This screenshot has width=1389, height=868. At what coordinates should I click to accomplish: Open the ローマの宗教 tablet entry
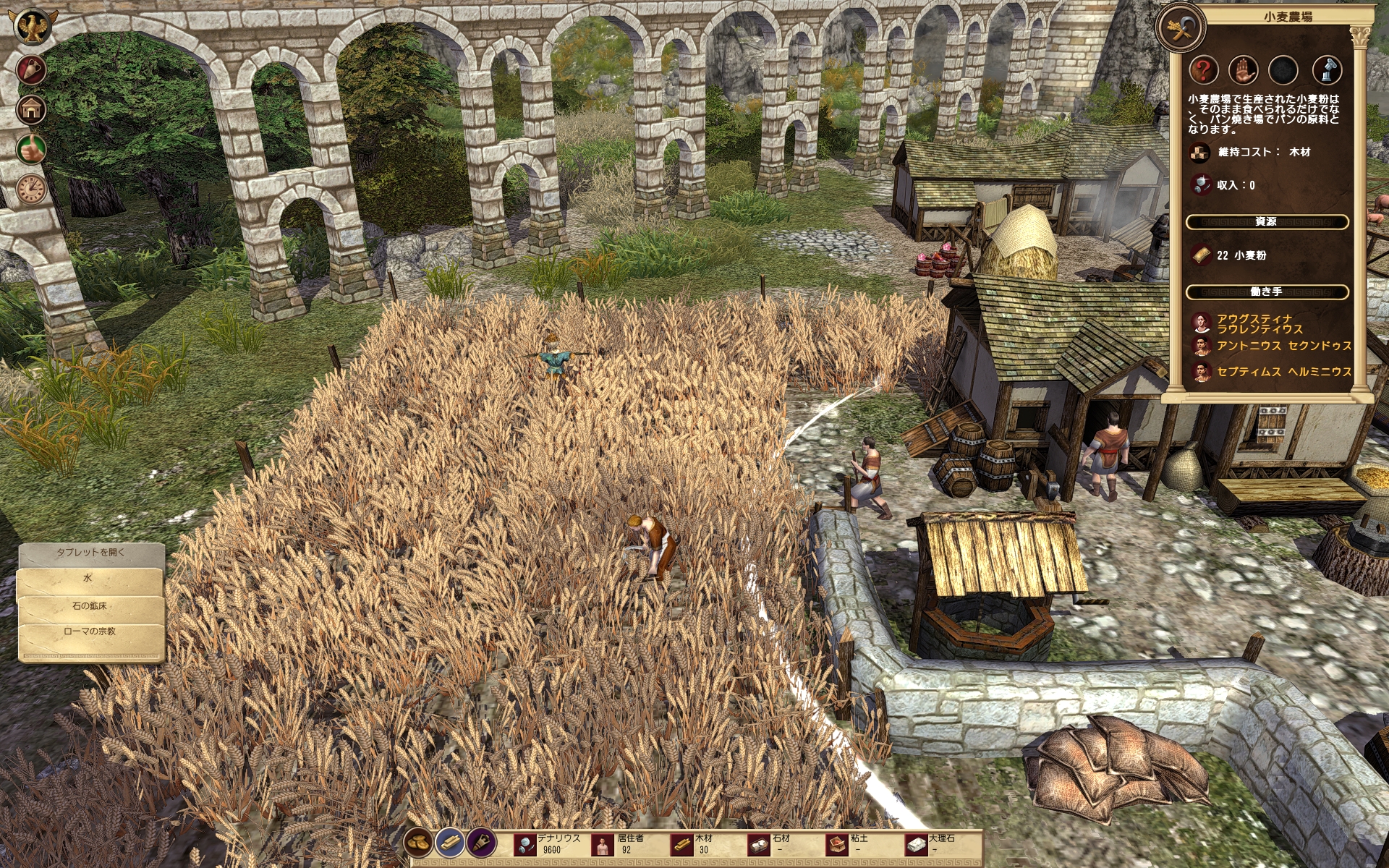pyautogui.click(x=90, y=631)
